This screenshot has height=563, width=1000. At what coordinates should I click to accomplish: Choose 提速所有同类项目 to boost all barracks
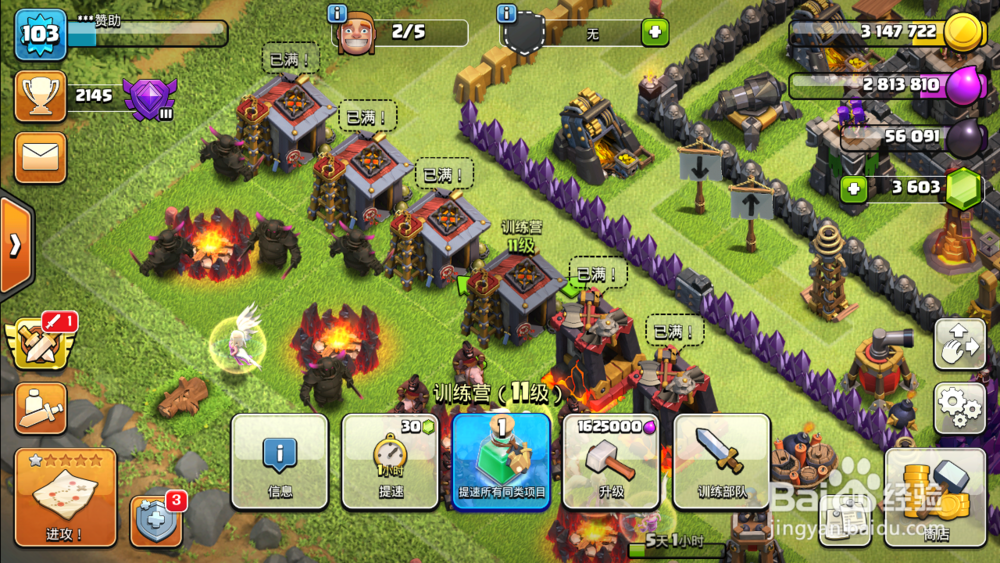point(501,461)
